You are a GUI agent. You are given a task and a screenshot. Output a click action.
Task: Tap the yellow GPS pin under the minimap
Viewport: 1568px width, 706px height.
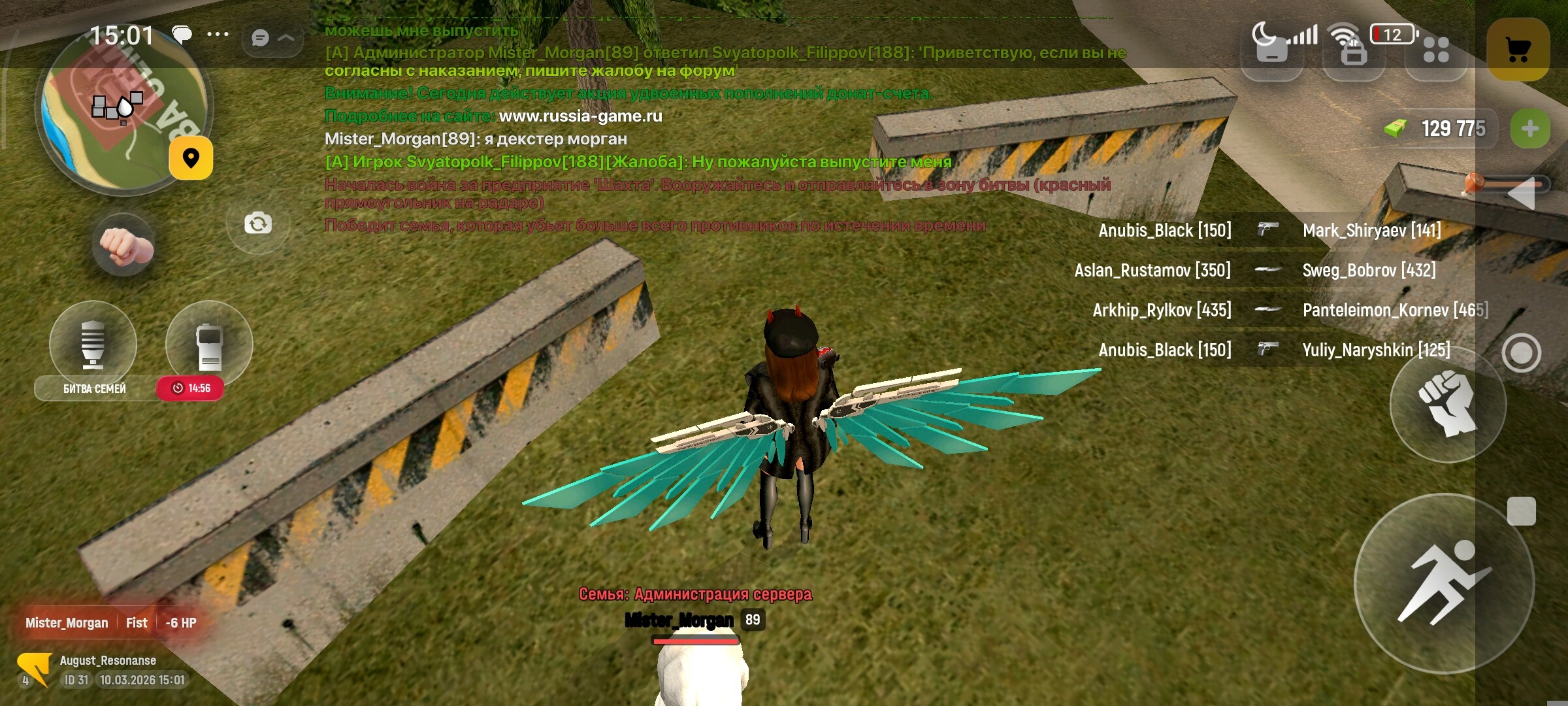pyautogui.click(x=189, y=158)
